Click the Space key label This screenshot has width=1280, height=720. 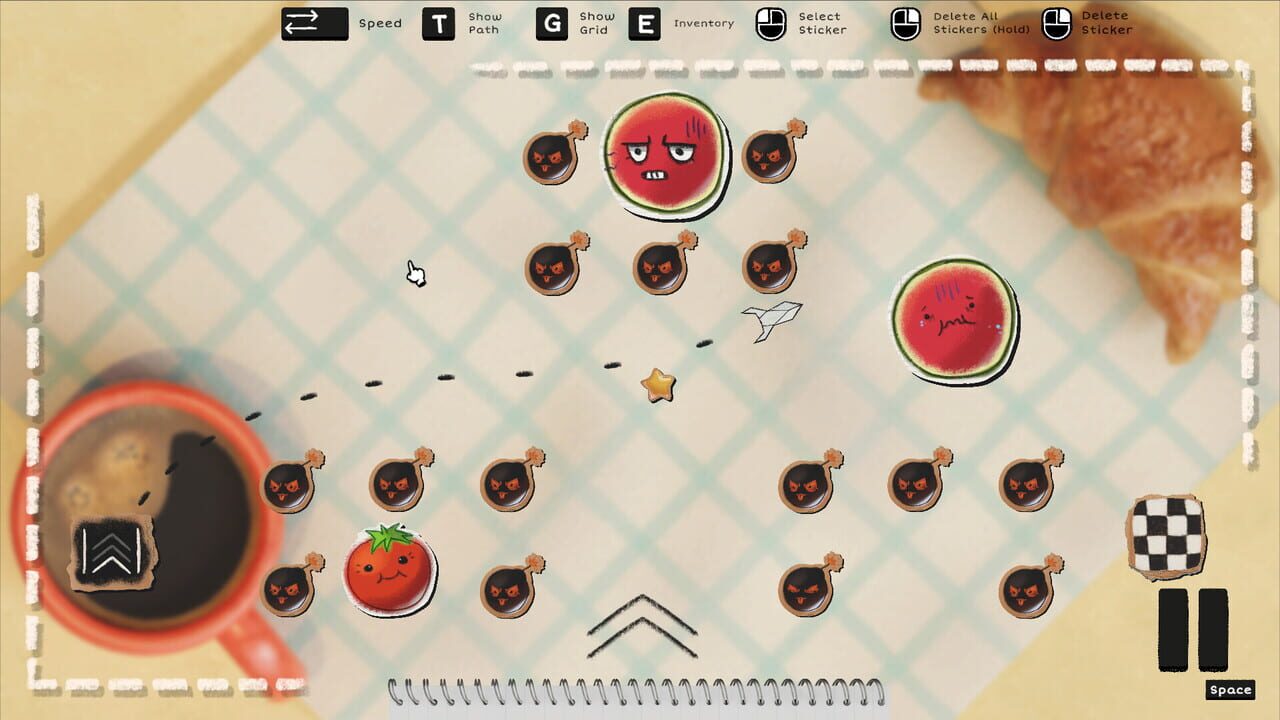coord(1231,689)
